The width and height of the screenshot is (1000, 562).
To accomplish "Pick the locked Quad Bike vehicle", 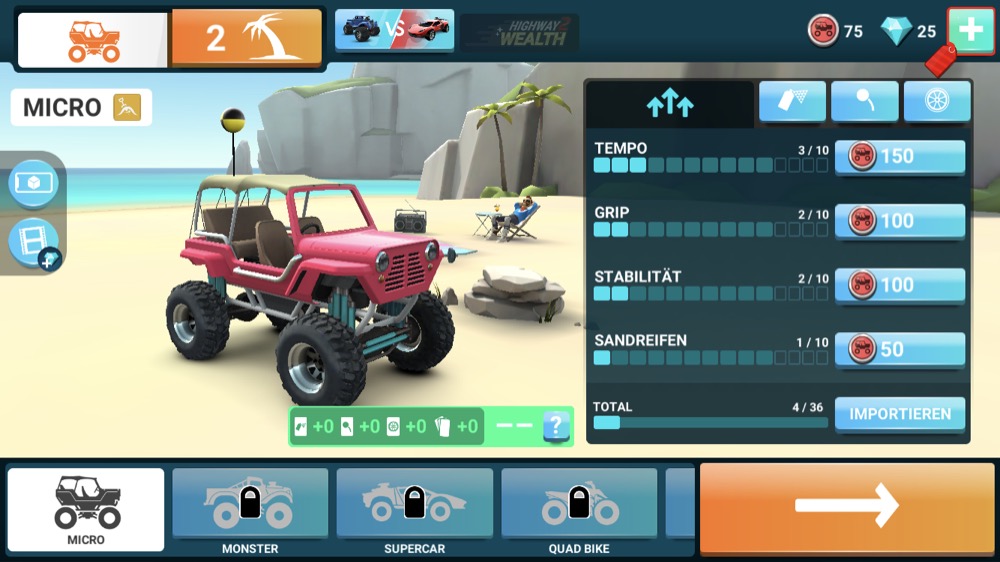I will (x=579, y=510).
